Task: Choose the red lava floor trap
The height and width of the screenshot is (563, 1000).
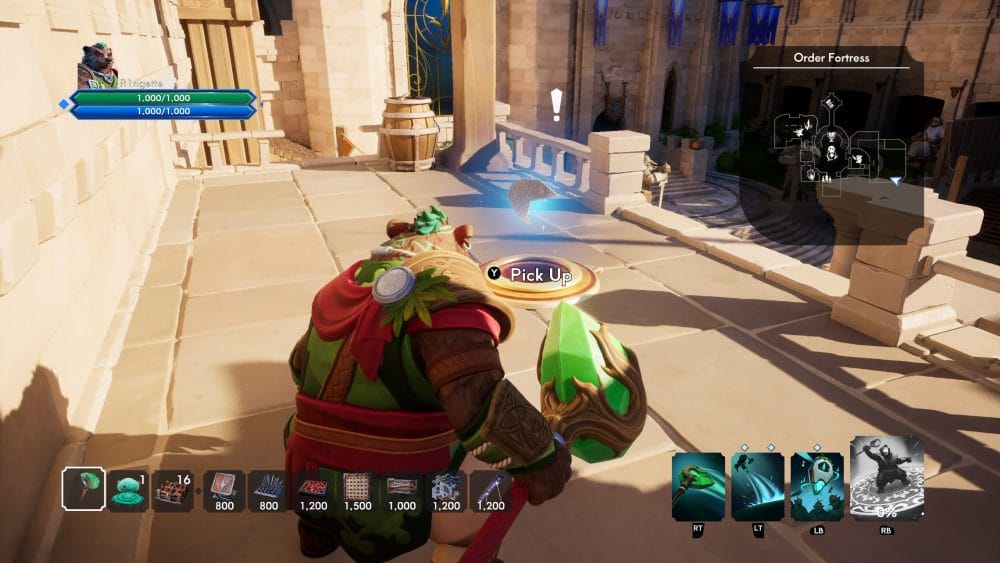Action: tap(313, 490)
